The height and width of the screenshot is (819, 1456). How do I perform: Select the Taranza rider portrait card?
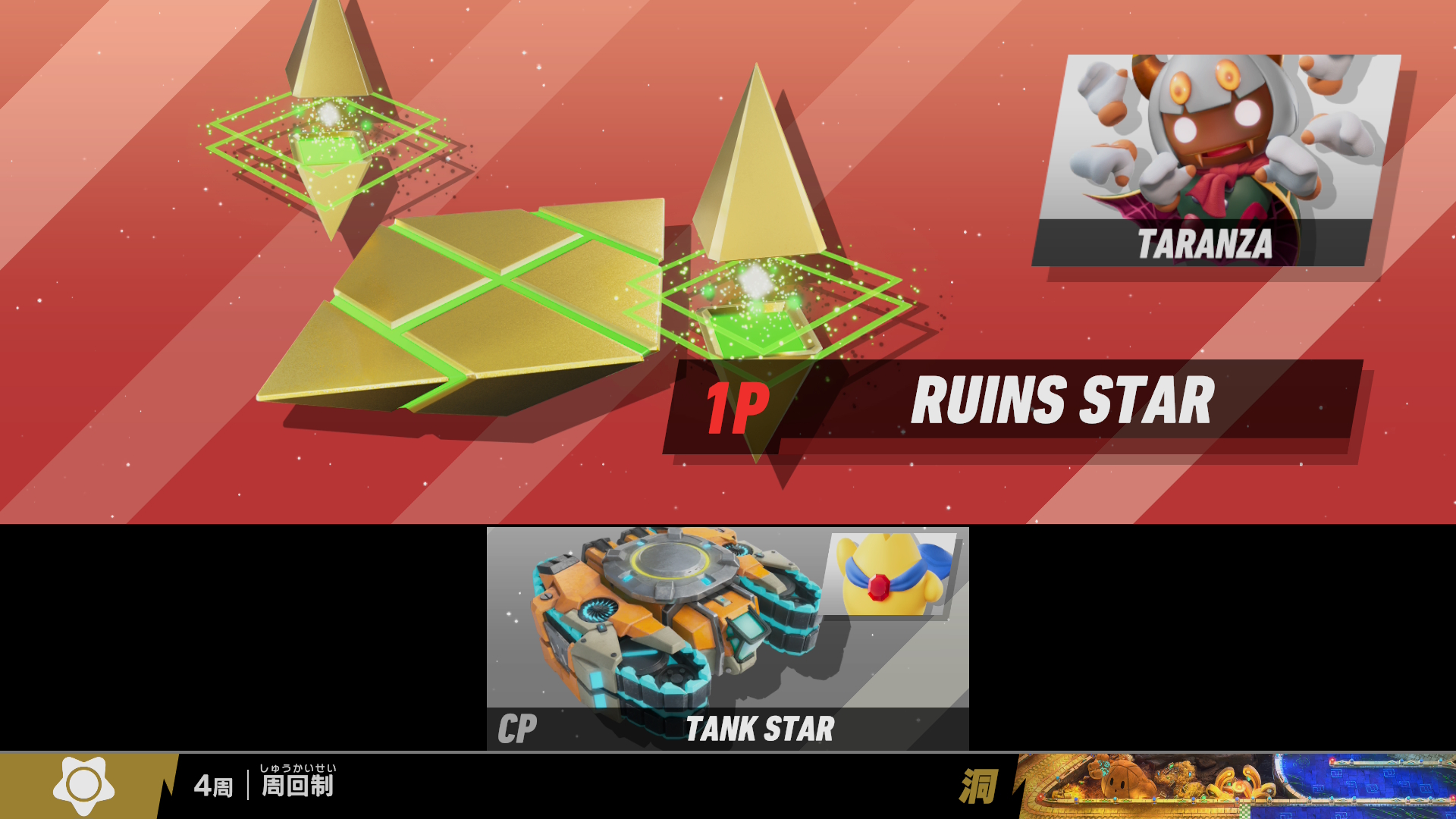(1216, 159)
